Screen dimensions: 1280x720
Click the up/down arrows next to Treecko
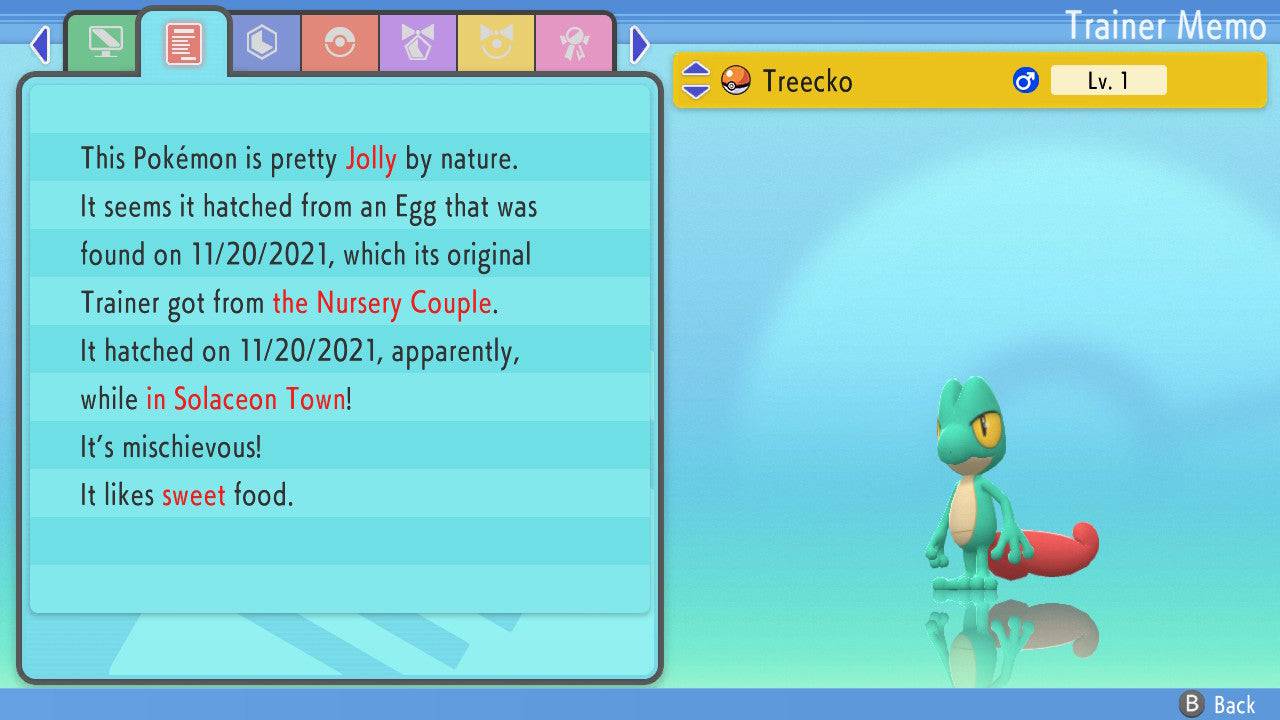click(x=696, y=80)
